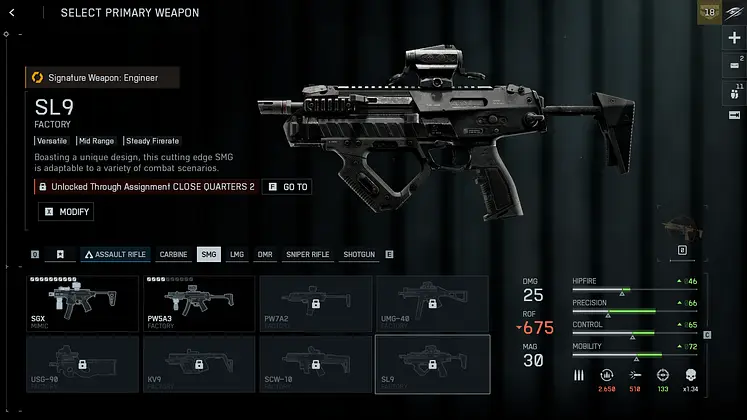Switch to the Assault Rifle category
Image resolution: width=747 pixels, height=420 pixels.
113,255
